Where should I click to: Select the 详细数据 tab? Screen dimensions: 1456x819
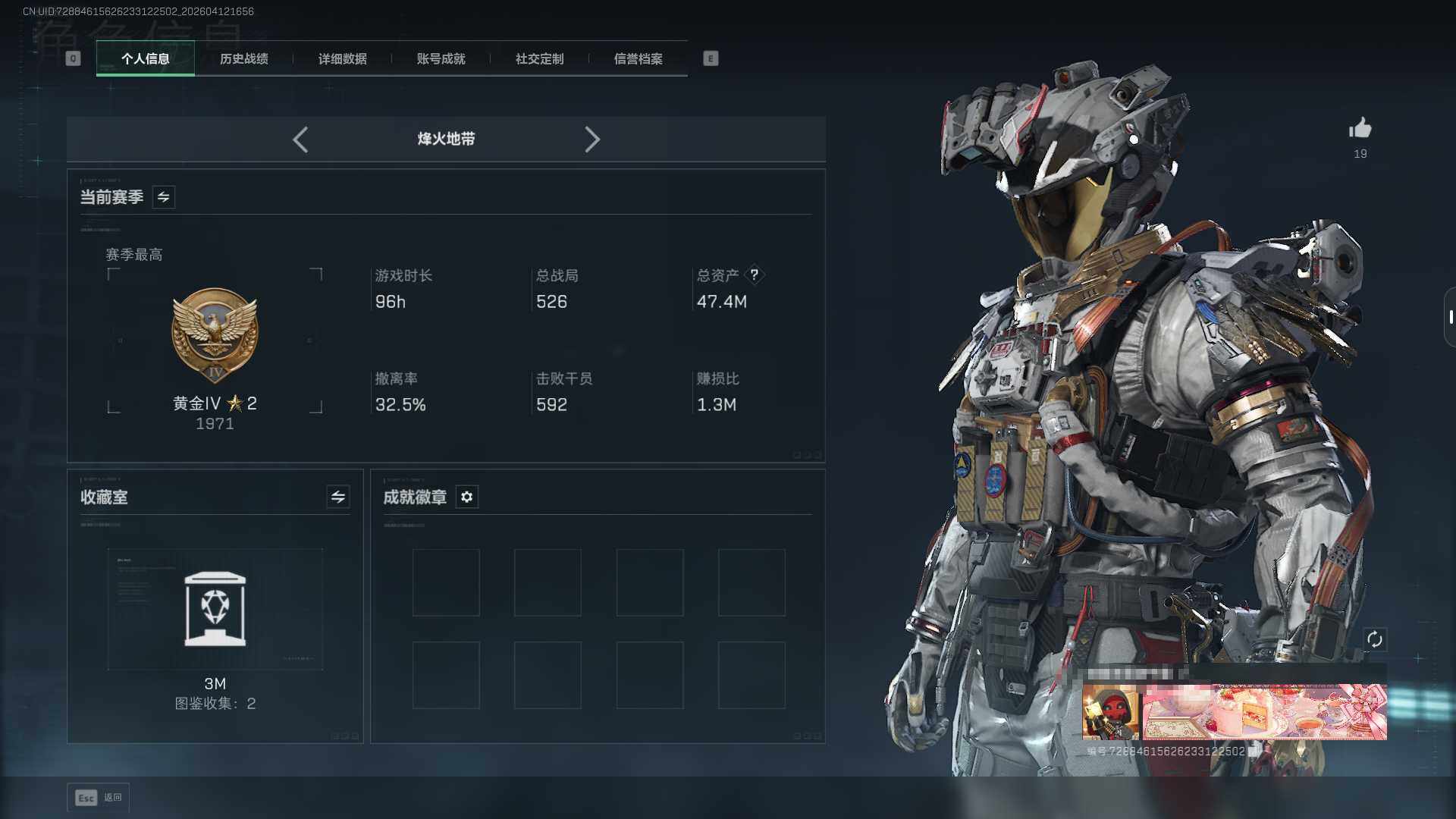[342, 58]
